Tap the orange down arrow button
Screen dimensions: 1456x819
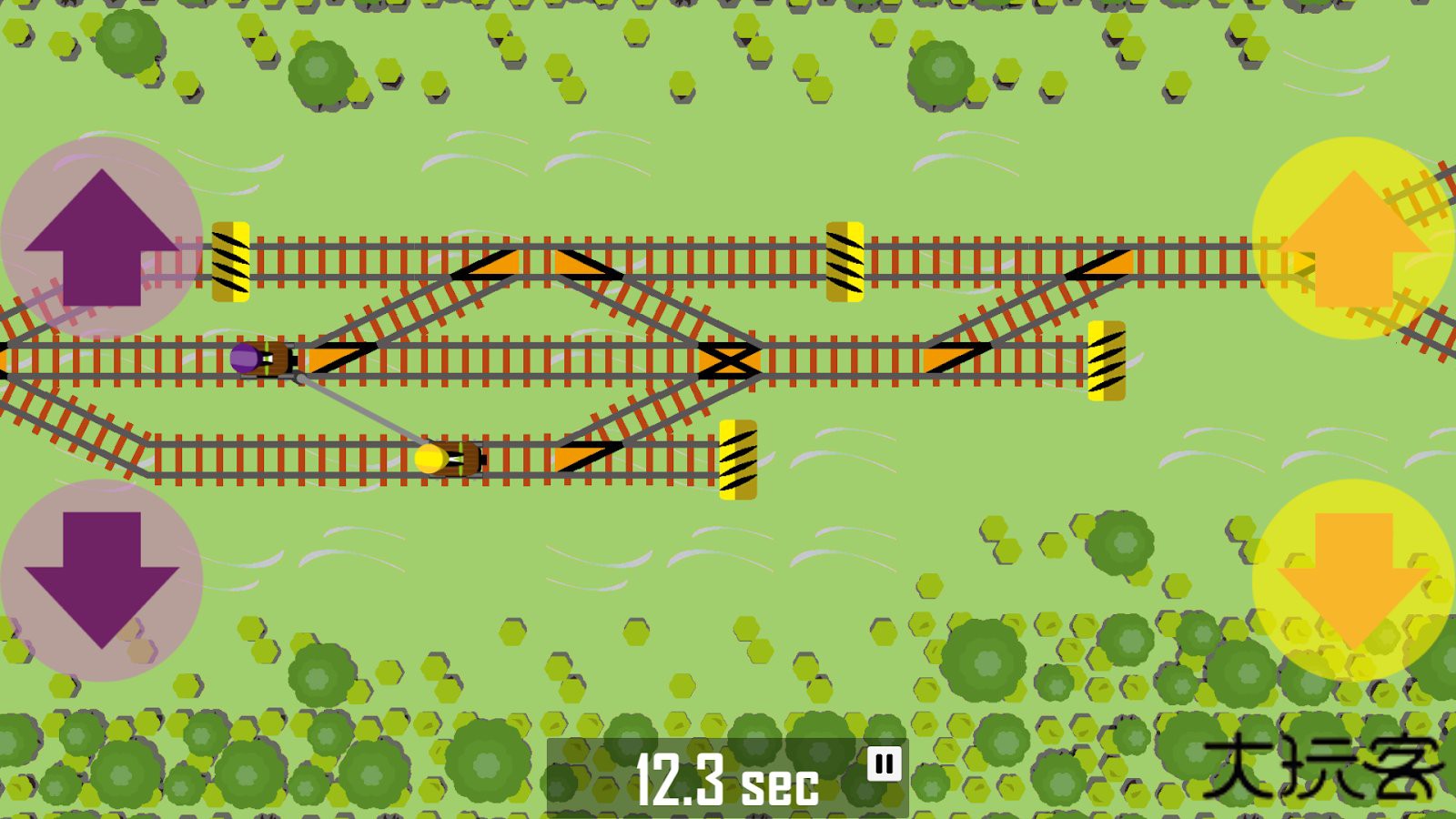point(1353,580)
